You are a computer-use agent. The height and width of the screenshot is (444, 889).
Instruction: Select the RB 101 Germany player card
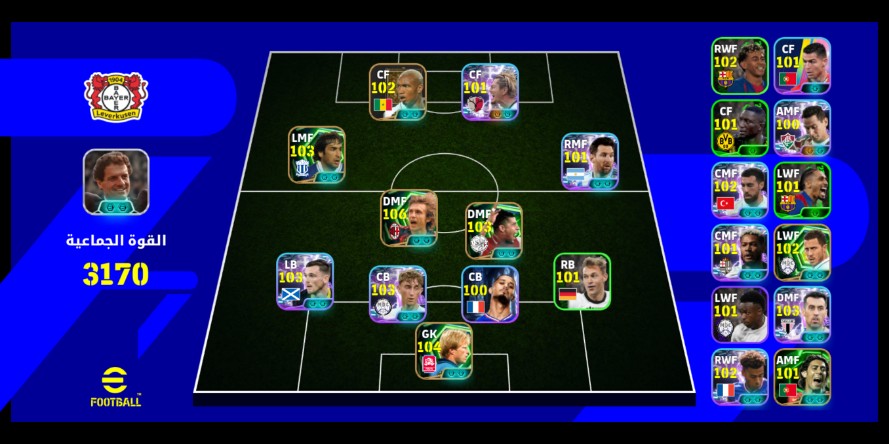tap(582, 282)
